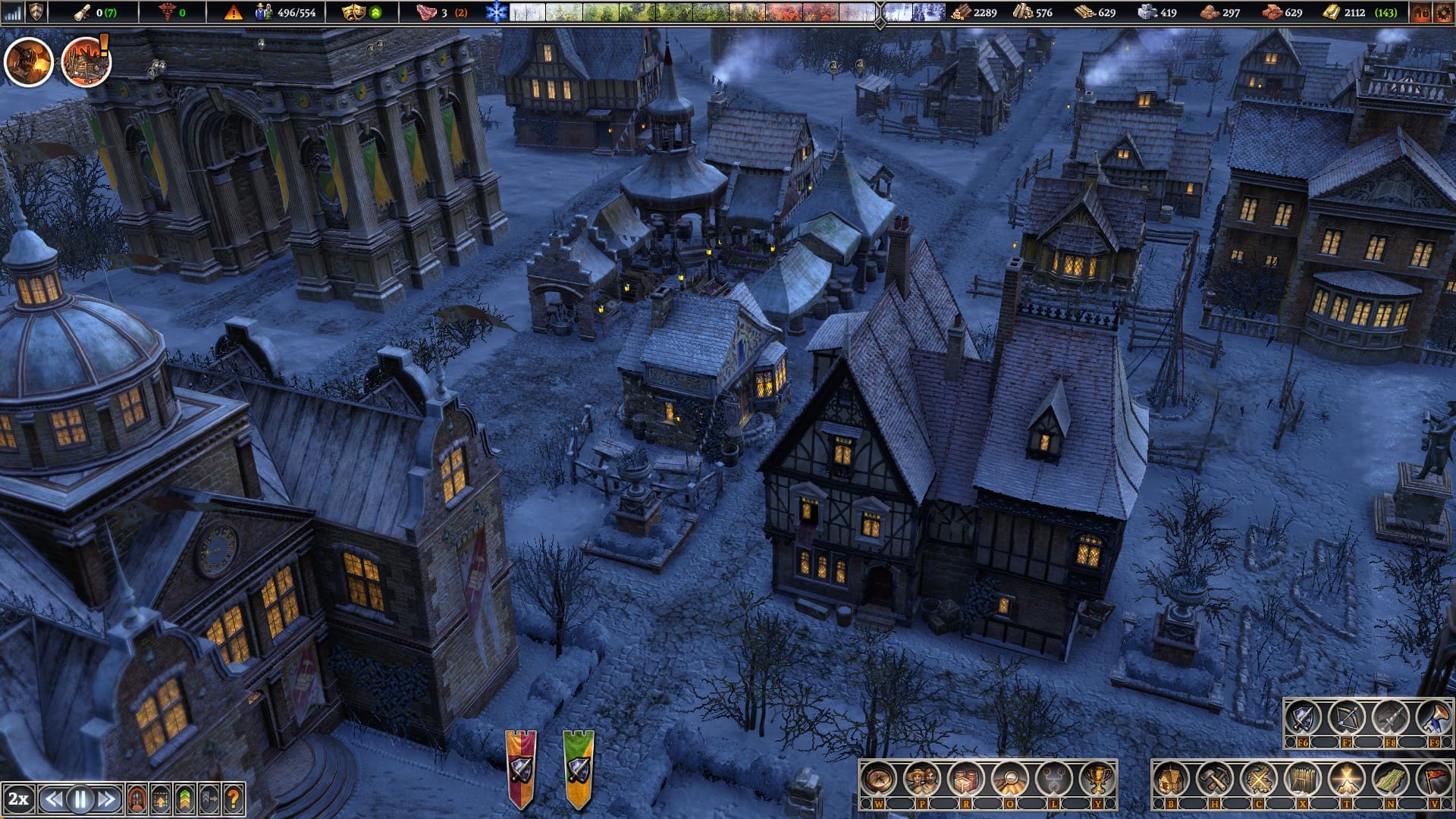Select the hammer and pickaxe tool
Screen dimensions: 1456x819
(x=1215, y=779)
